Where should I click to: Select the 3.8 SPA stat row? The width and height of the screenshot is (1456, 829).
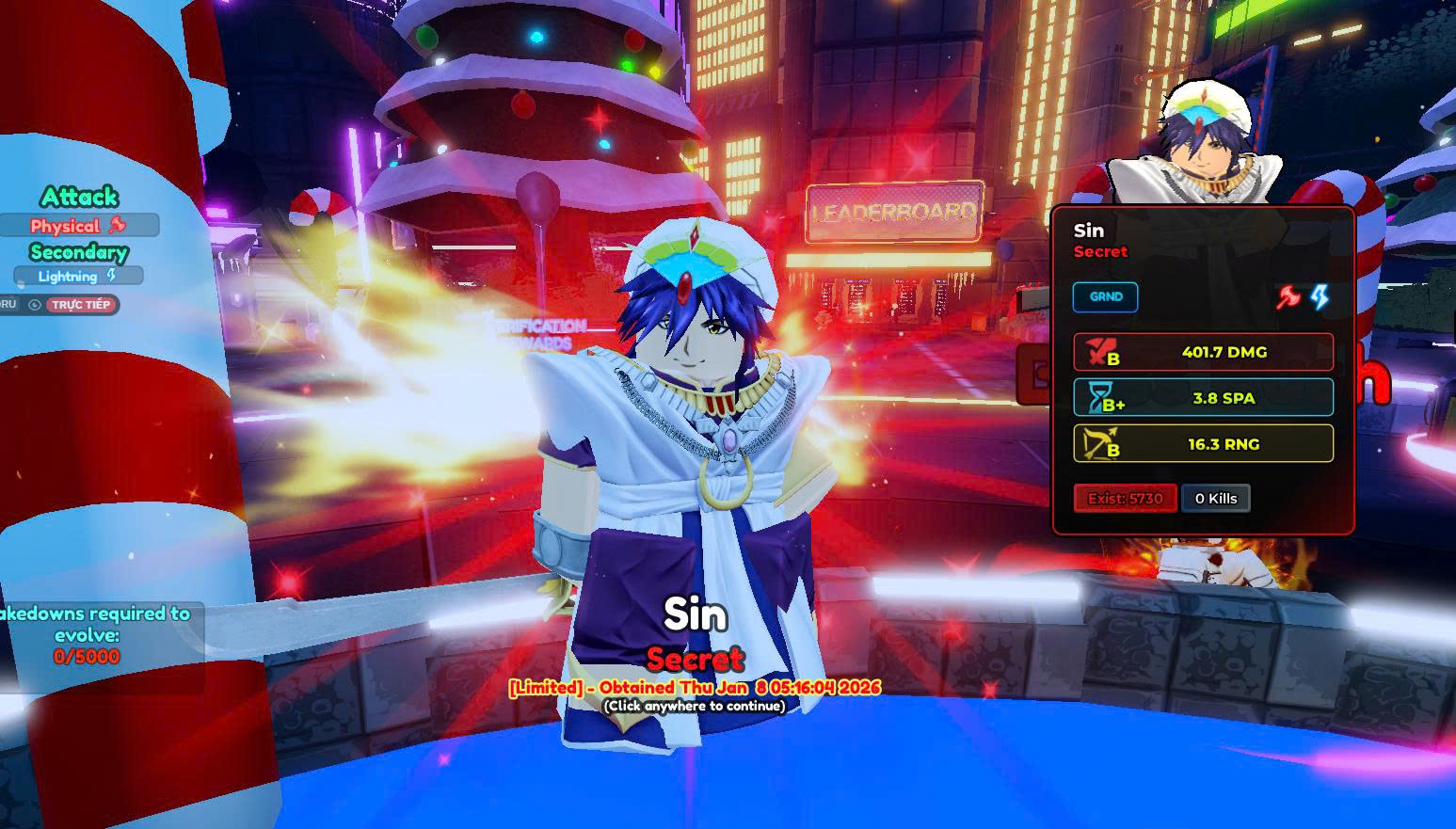tap(1203, 398)
